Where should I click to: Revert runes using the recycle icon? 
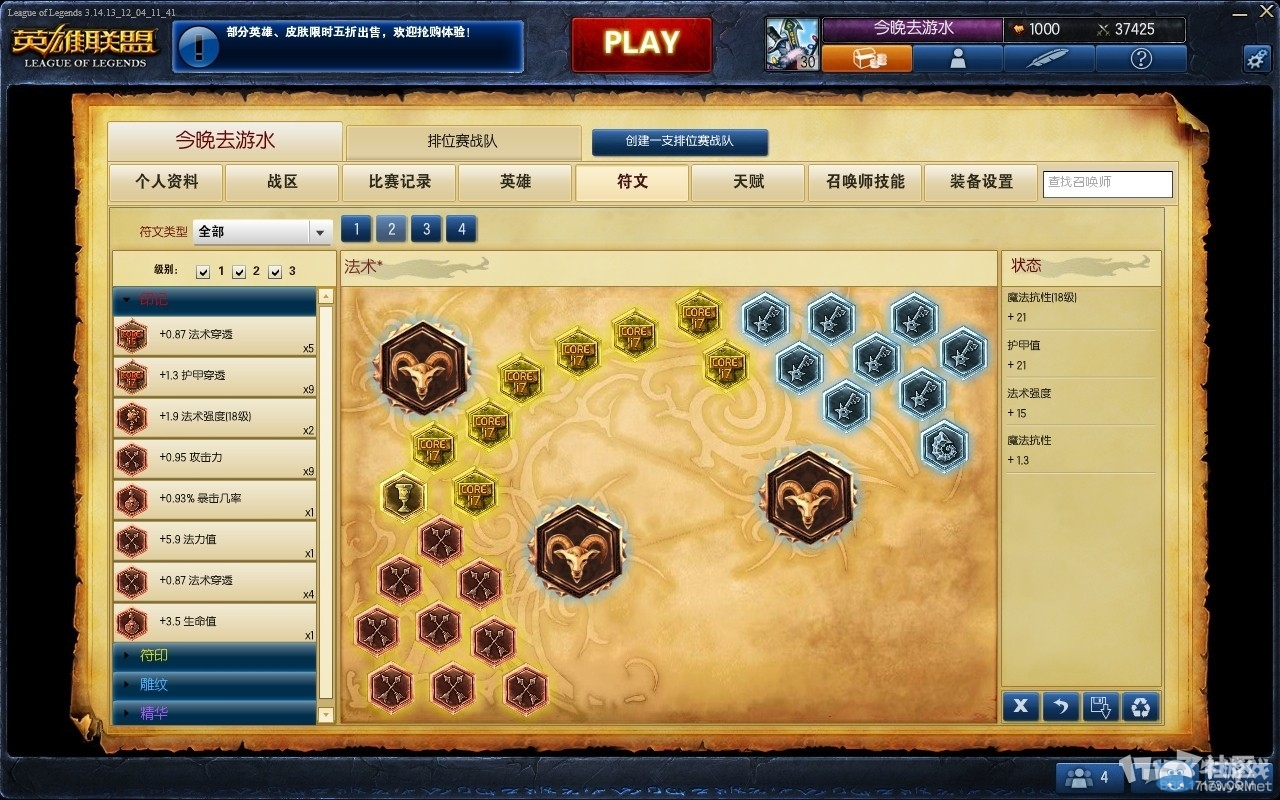tap(1142, 706)
